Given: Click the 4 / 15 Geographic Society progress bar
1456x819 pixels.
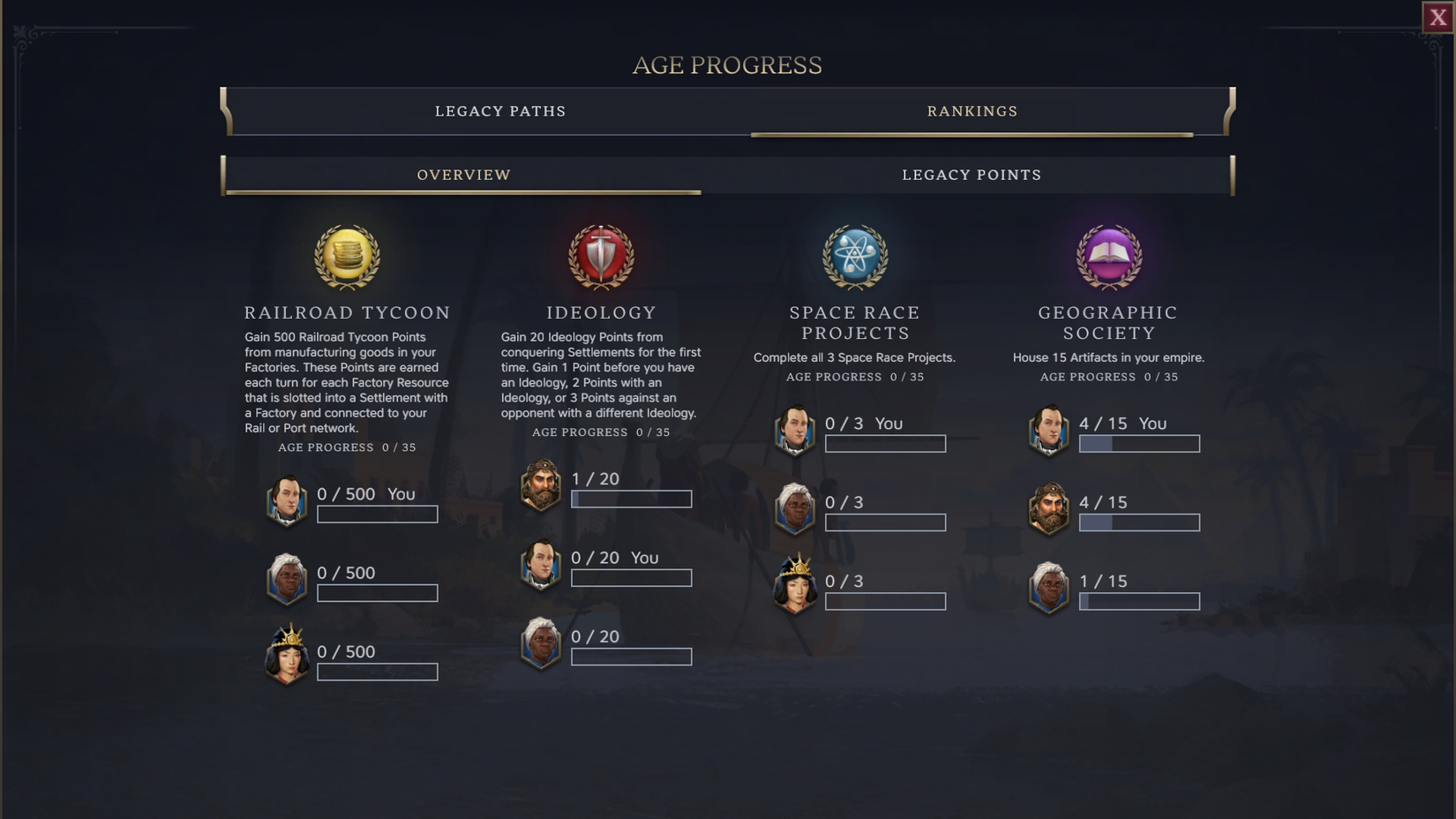Looking at the screenshot, I should click(1139, 443).
